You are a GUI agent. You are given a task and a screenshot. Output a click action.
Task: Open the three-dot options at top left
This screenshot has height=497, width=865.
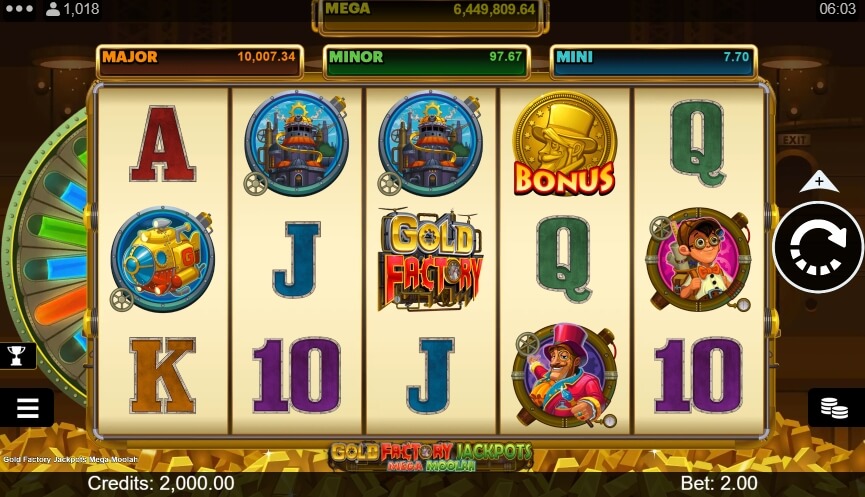click(x=20, y=9)
